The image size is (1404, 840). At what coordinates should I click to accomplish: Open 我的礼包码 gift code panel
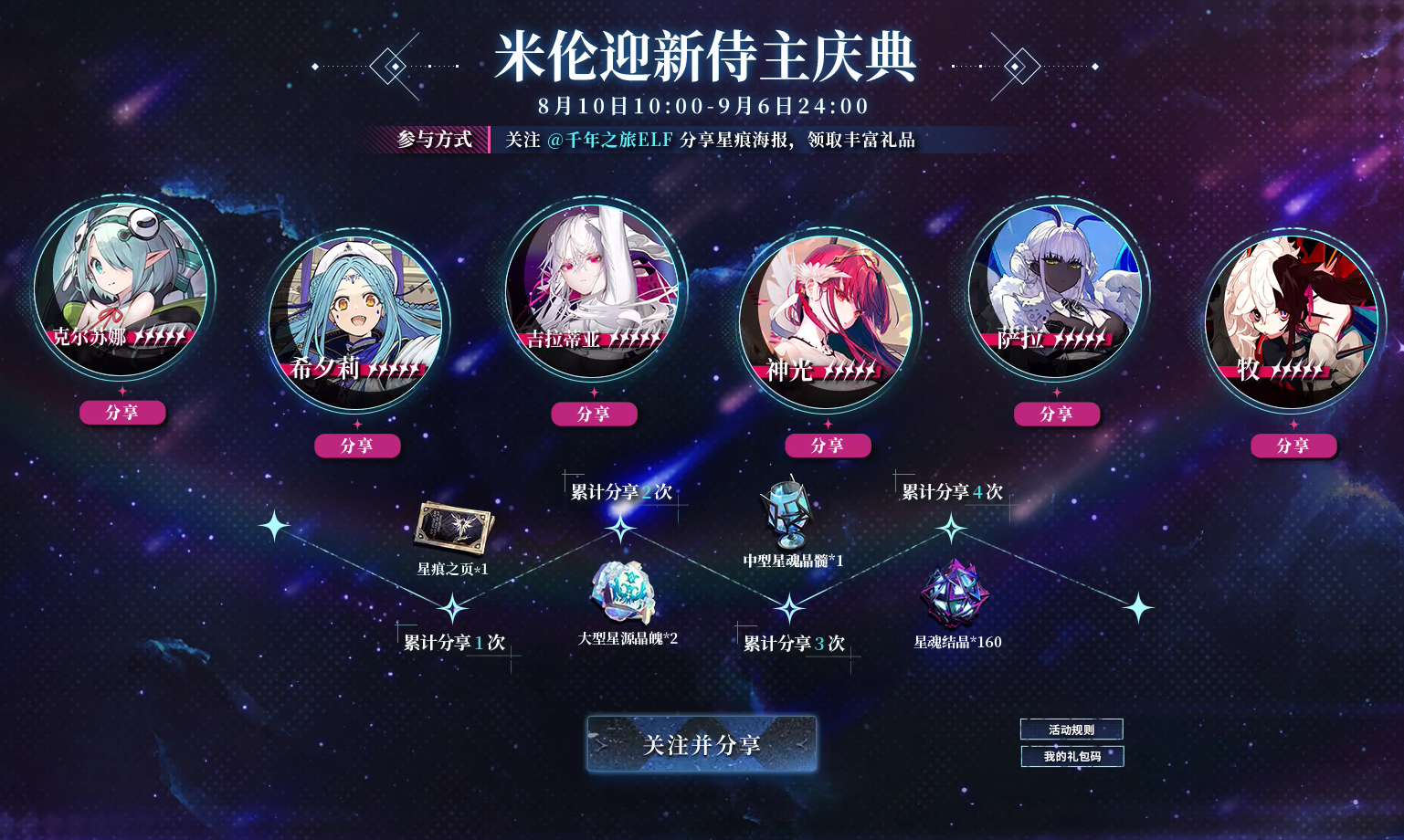pos(1071,756)
